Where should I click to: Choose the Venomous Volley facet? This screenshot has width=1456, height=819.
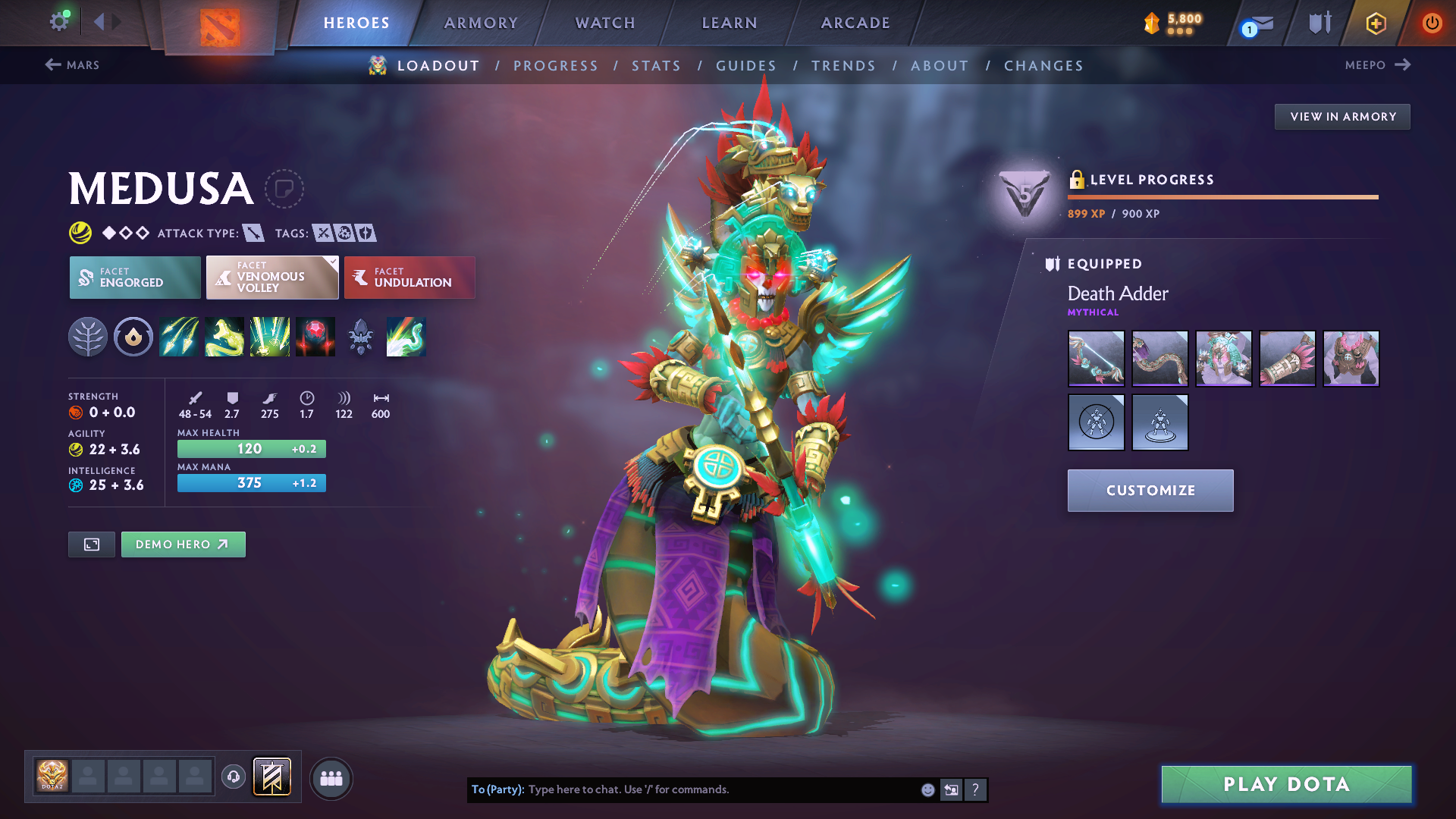(272, 278)
